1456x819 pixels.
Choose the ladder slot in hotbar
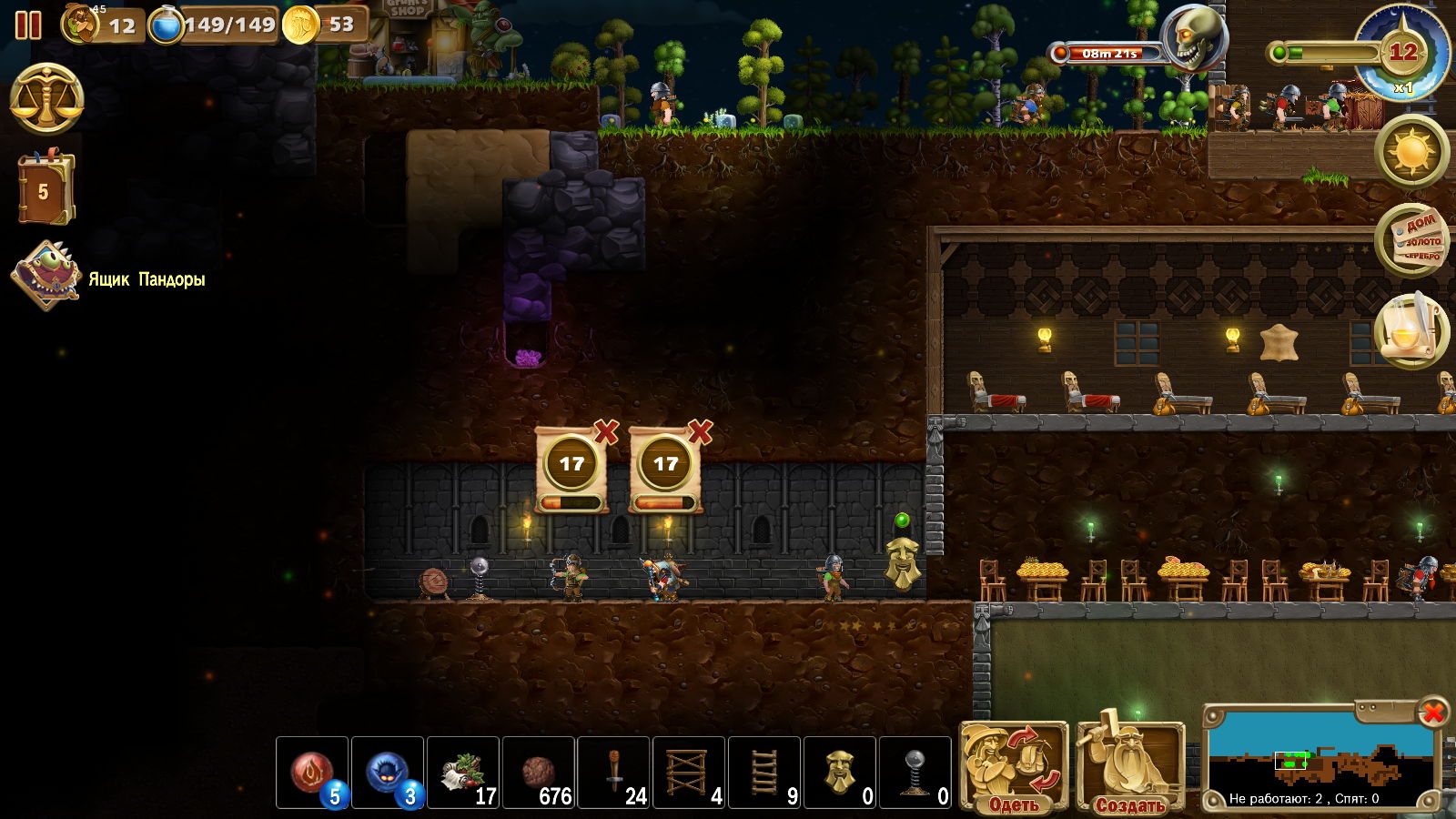(x=764, y=773)
